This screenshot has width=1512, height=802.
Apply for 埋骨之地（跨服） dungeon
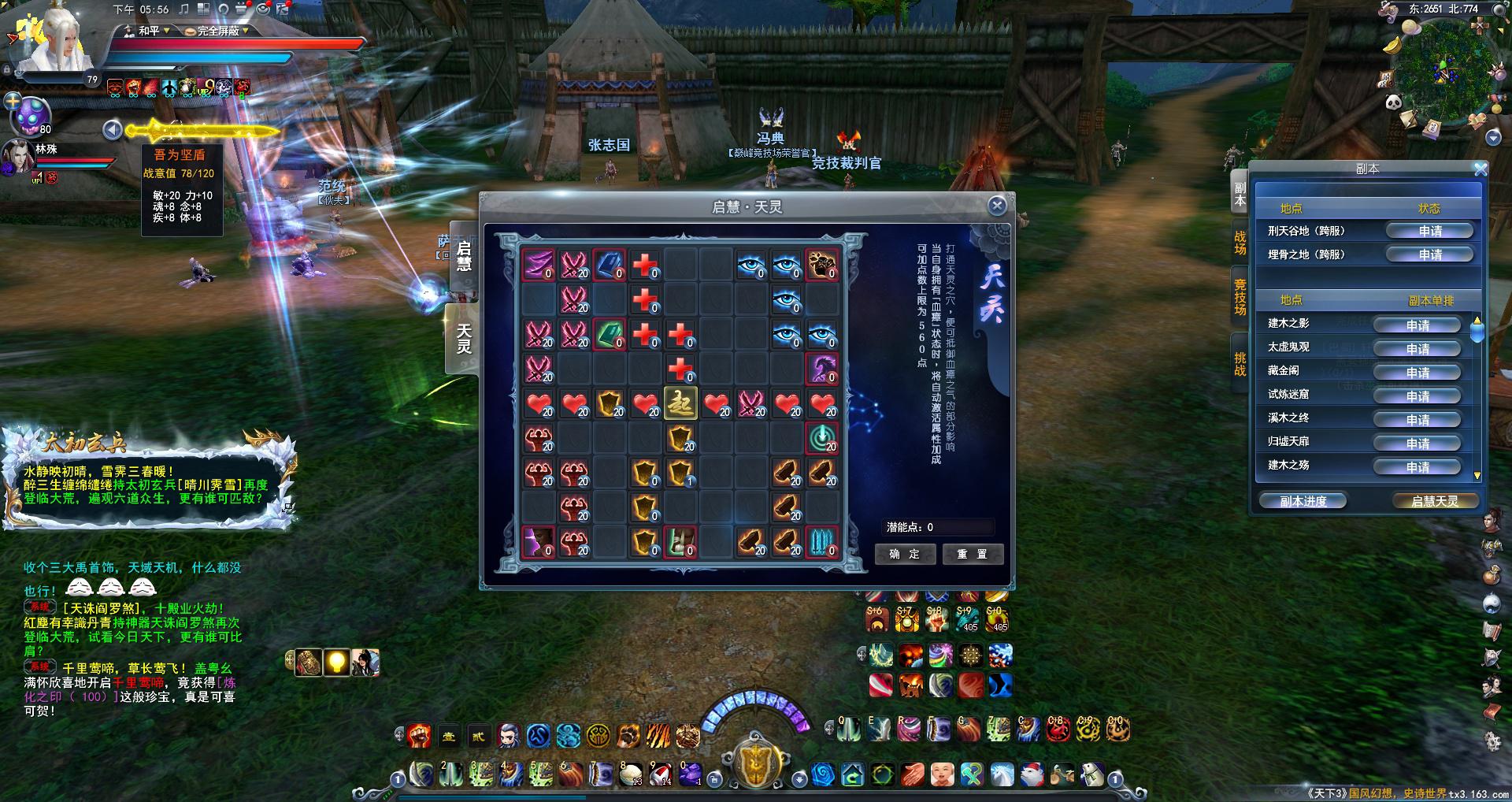pos(1429,254)
